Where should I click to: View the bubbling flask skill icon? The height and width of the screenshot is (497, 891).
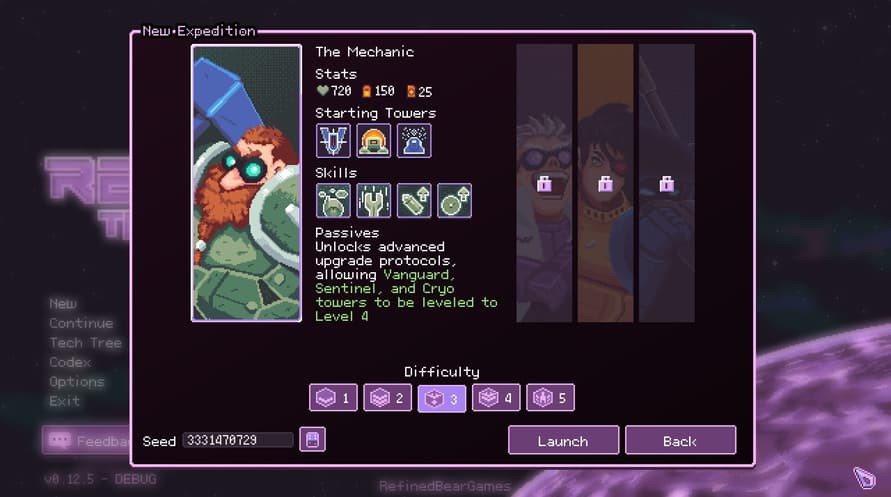coord(333,201)
